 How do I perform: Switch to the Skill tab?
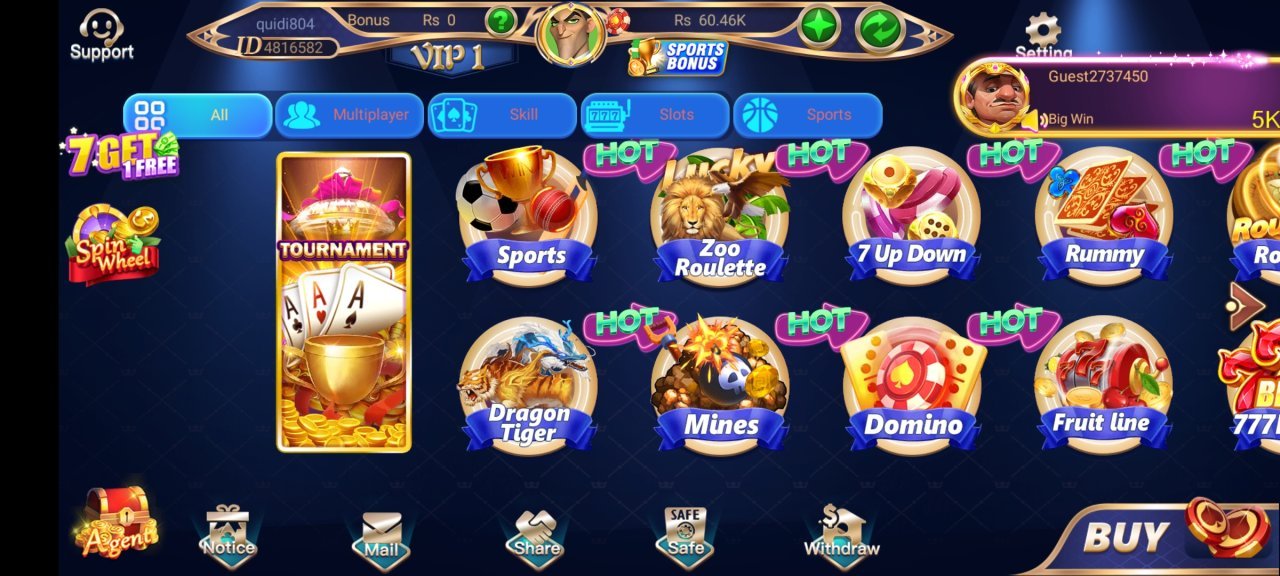502,115
